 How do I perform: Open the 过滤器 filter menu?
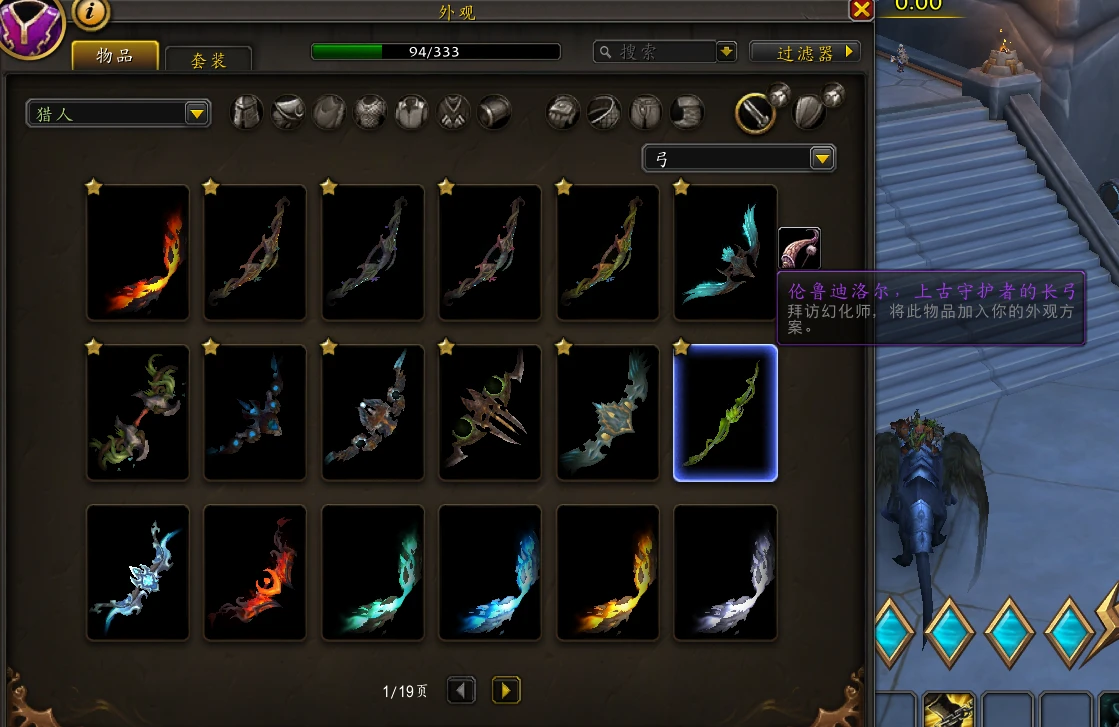pyautogui.click(x=805, y=52)
